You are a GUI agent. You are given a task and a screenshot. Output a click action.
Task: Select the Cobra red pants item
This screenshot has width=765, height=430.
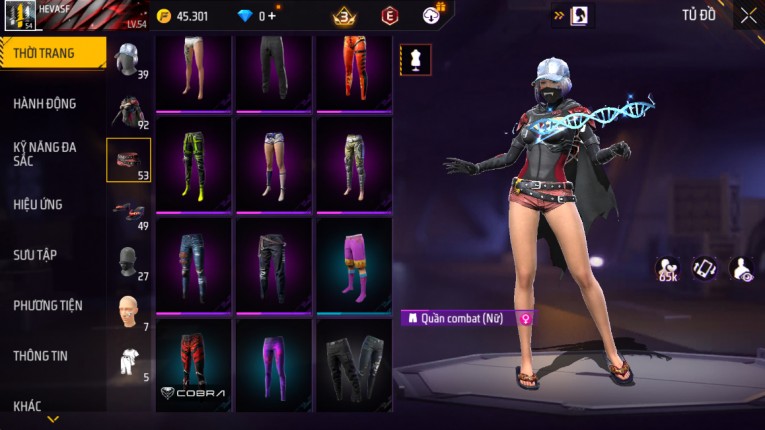[x=193, y=365]
